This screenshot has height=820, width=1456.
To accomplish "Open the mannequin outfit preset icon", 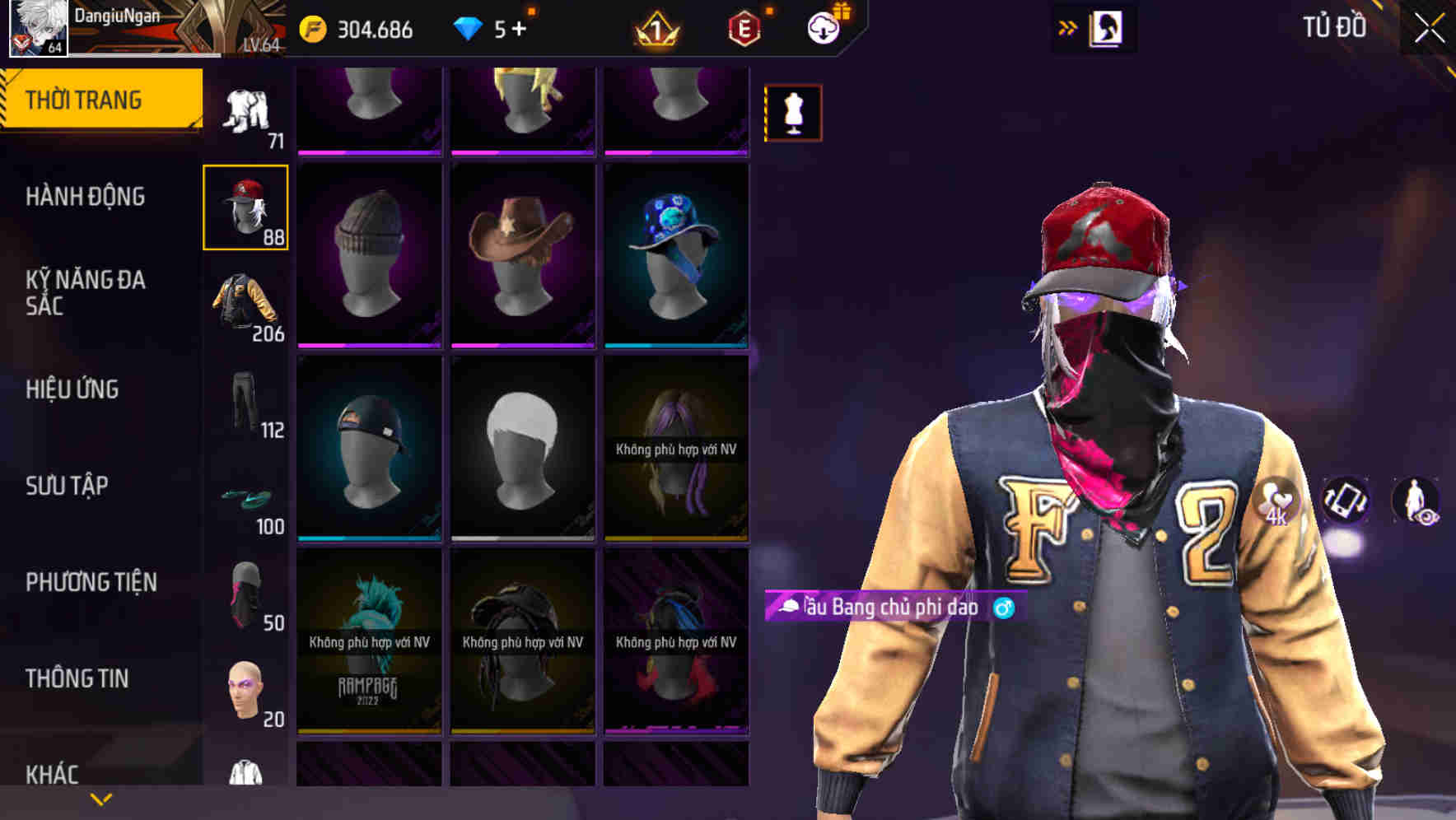I will point(793,114).
